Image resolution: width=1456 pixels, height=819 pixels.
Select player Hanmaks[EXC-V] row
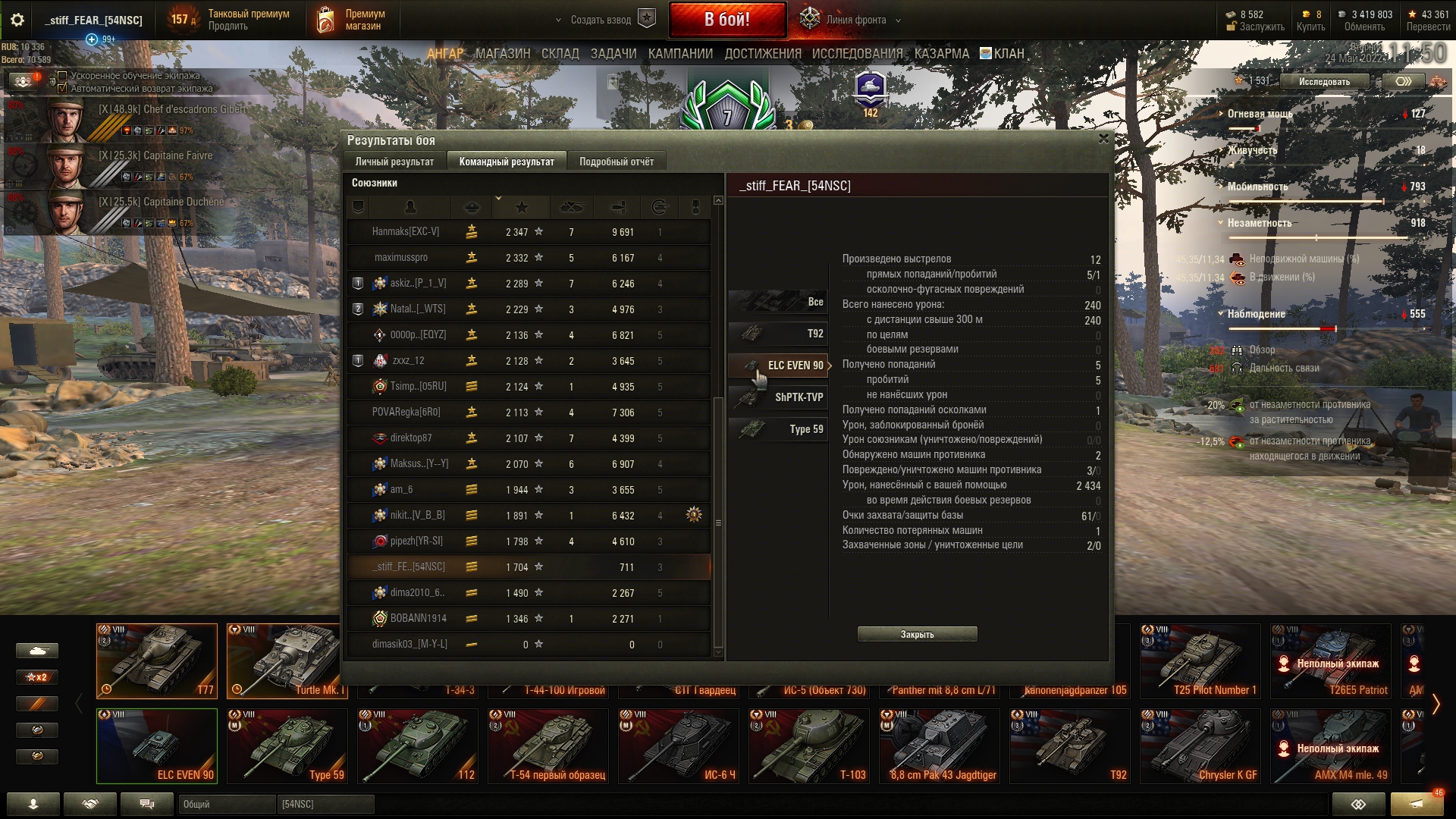529,232
